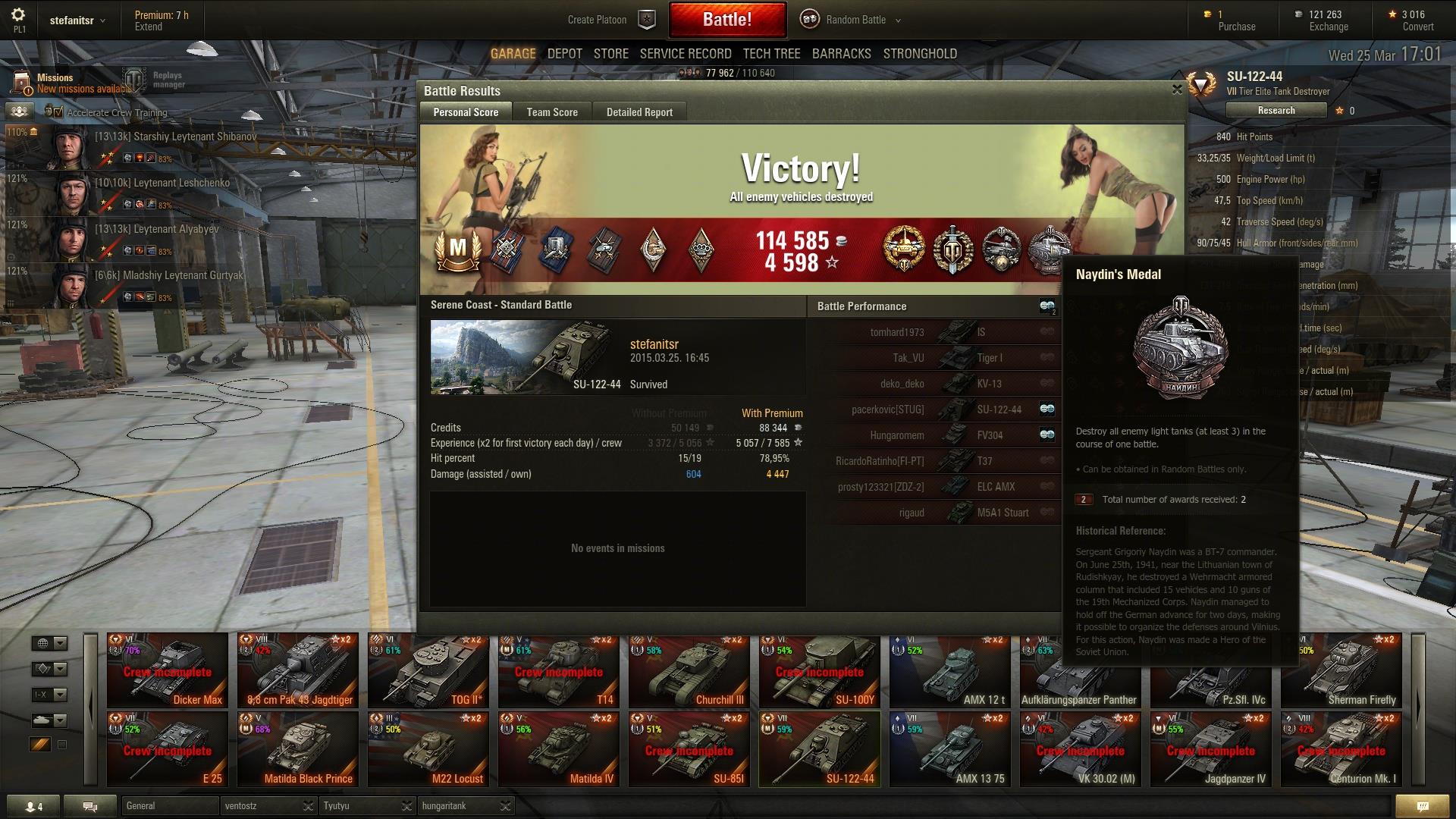The width and height of the screenshot is (1456, 819).
Task: Open the settings gear menu
Action: [x=18, y=15]
